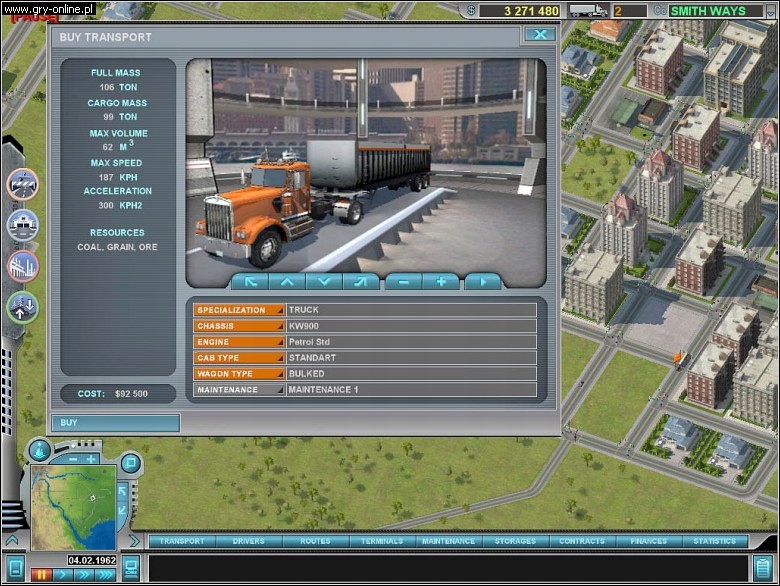The height and width of the screenshot is (586, 780).
Task: Click the red pause game-speed button
Action: pos(42,575)
